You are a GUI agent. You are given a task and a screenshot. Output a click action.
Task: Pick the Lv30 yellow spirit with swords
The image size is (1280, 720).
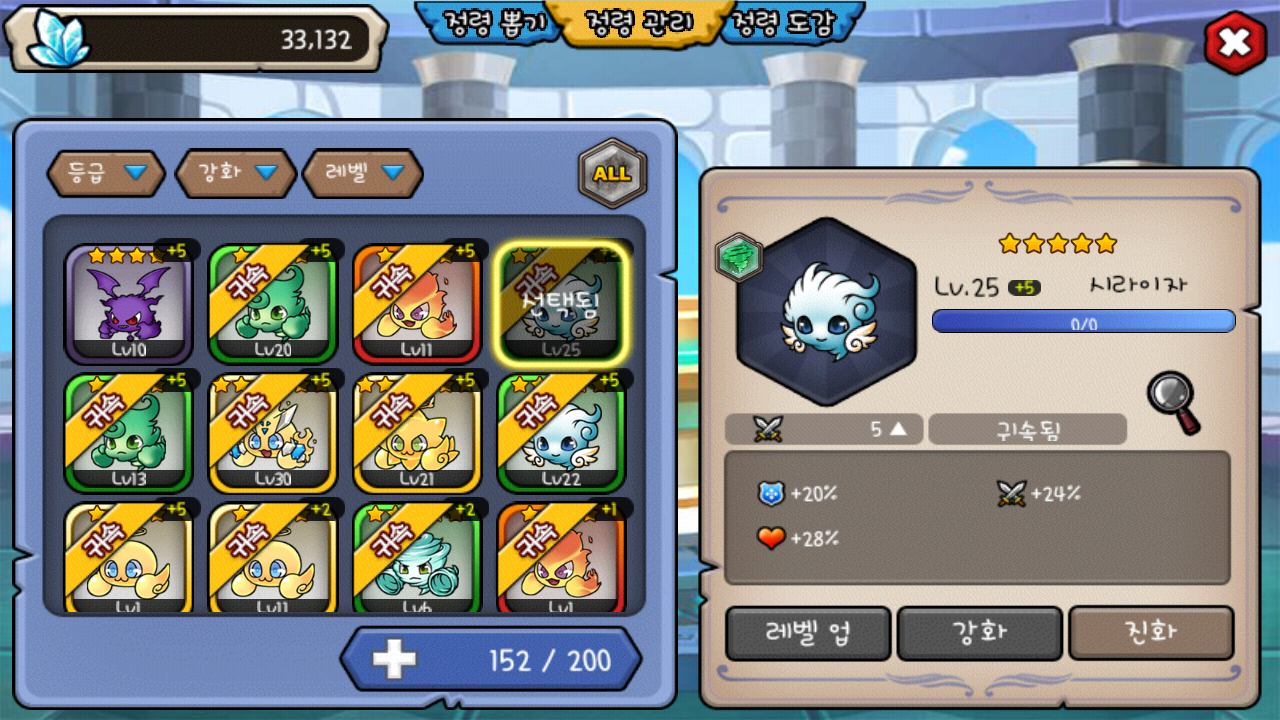[x=272, y=433]
